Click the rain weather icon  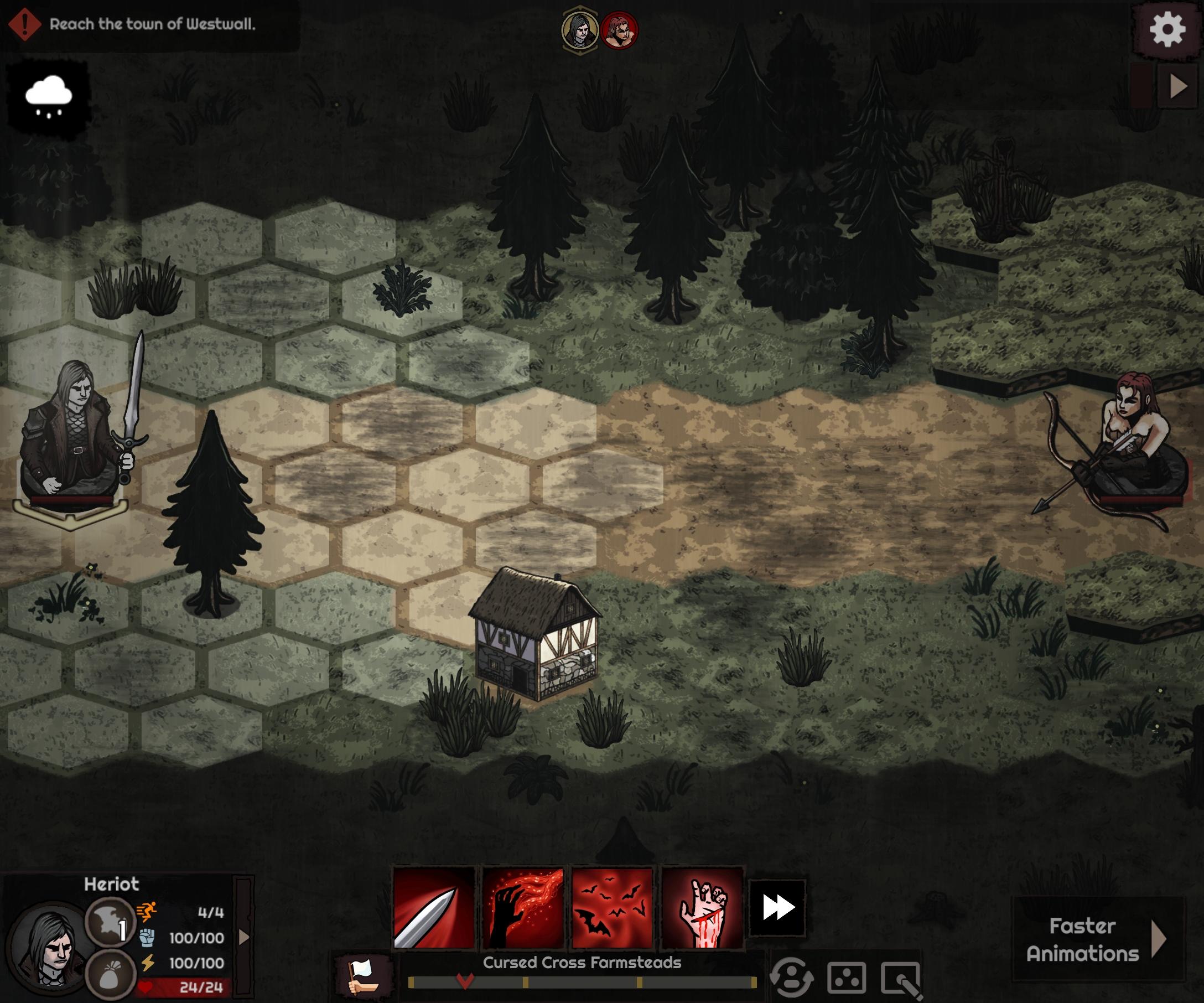49,96
